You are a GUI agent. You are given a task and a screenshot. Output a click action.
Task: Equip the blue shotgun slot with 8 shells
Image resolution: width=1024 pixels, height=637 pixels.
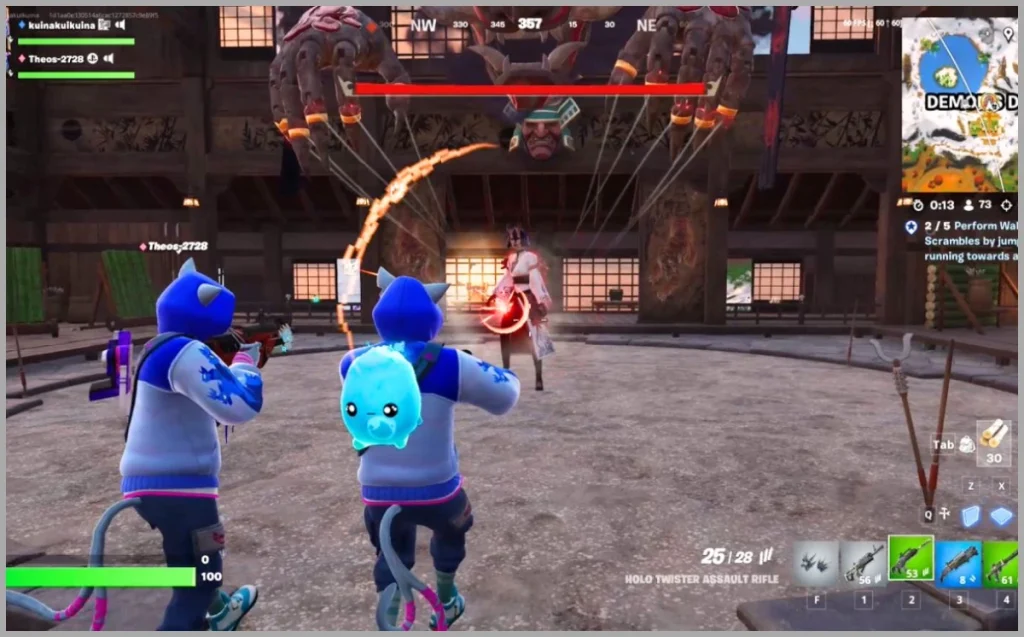click(x=958, y=563)
